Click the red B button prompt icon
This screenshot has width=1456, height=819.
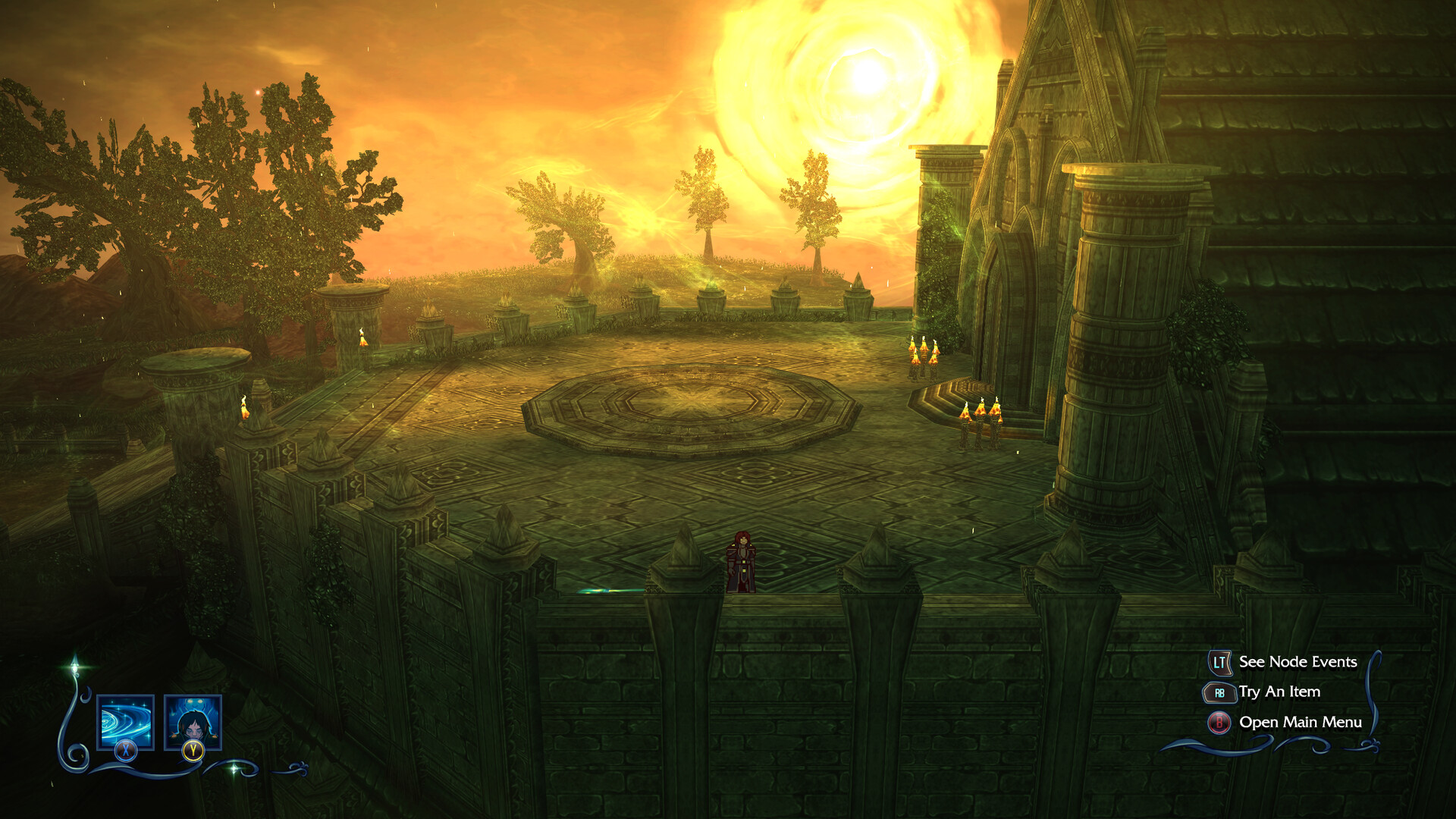(1219, 723)
